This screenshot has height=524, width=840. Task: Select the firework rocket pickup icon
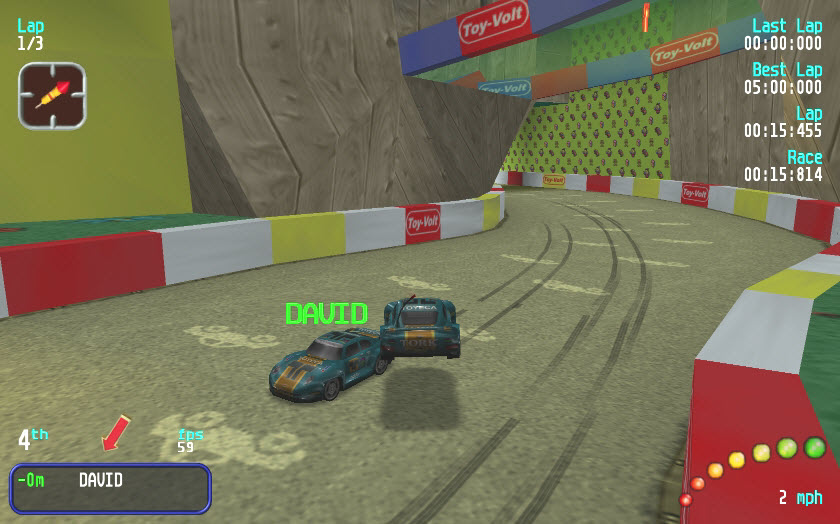[52, 95]
